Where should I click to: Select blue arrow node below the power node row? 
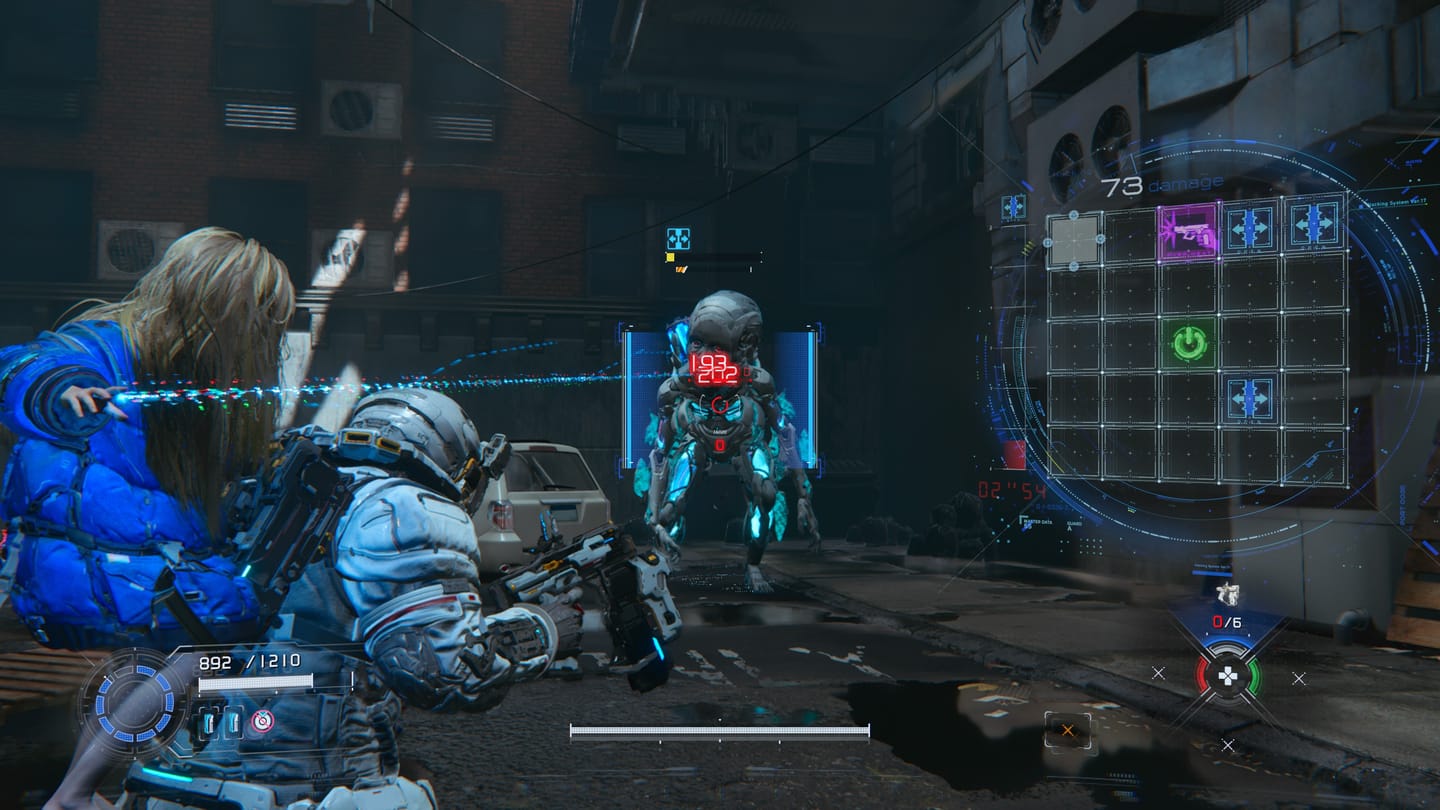[1250, 397]
